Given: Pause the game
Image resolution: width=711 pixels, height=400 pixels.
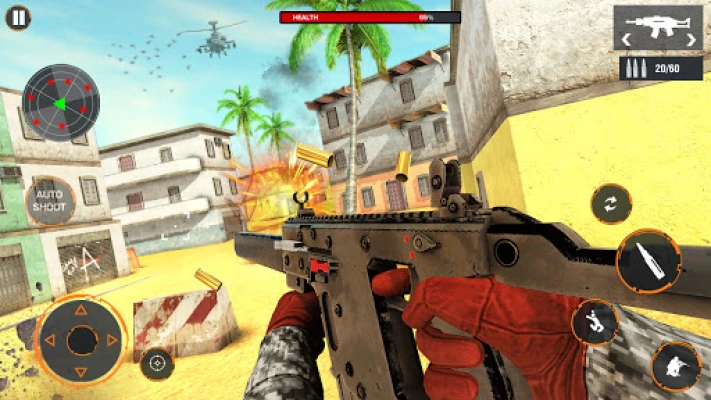Looking at the screenshot, I should [x=18, y=17].
